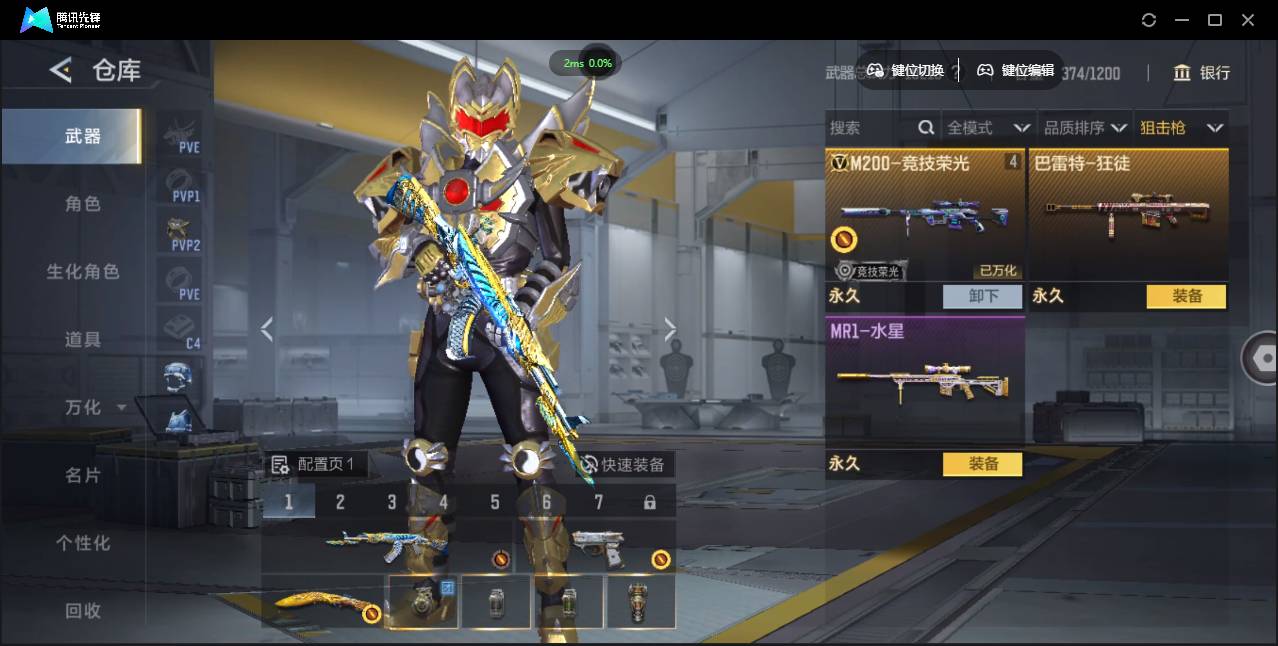
Task: Go back from the 仓库 warehouse screen
Action: pos(61,70)
